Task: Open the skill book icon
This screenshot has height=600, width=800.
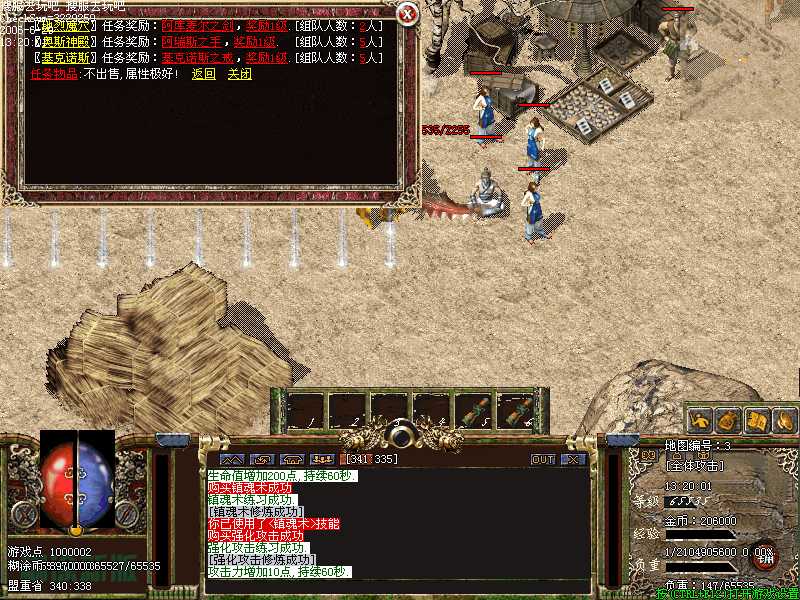Action: pos(756,421)
